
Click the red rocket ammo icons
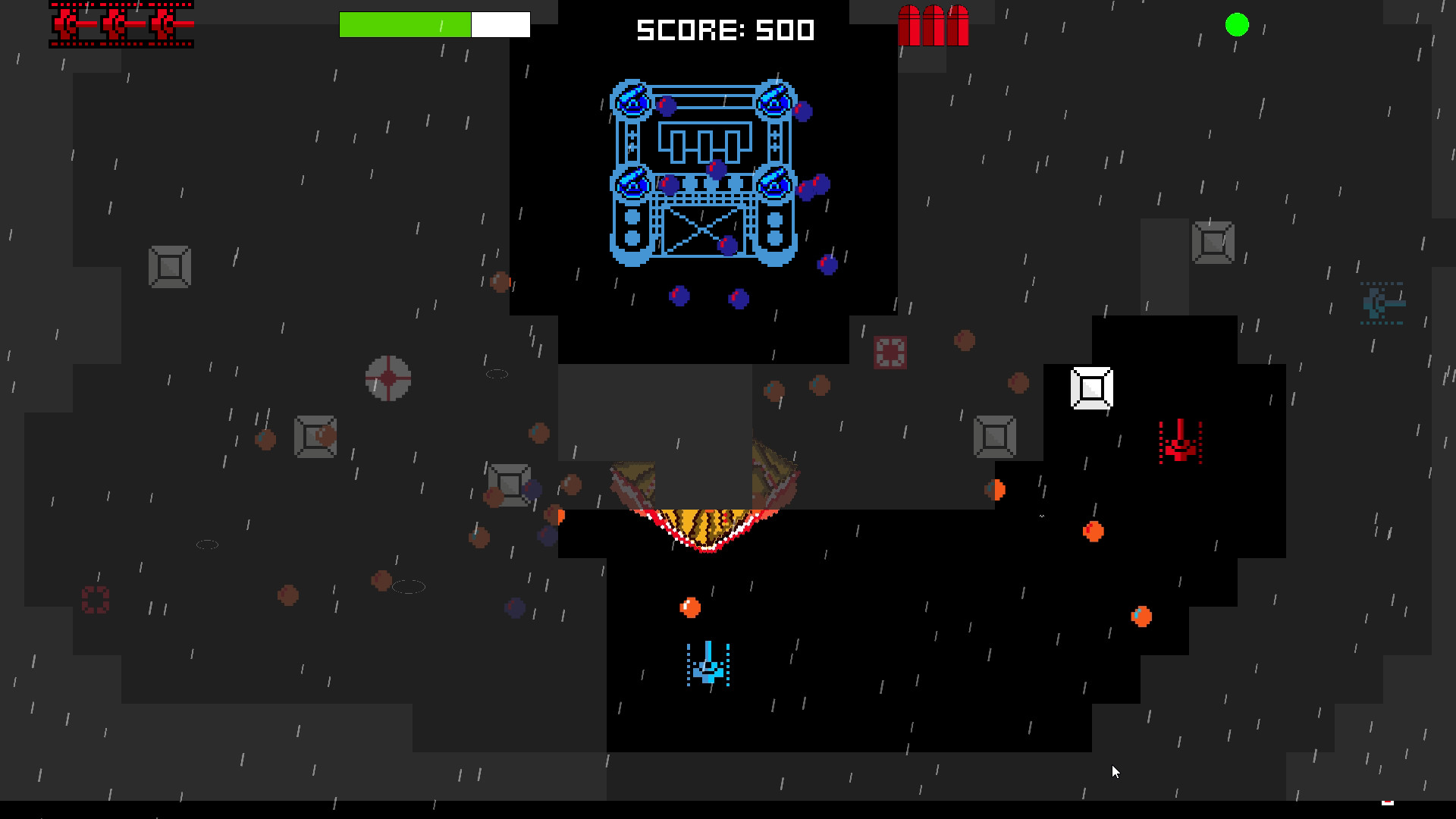click(x=934, y=27)
